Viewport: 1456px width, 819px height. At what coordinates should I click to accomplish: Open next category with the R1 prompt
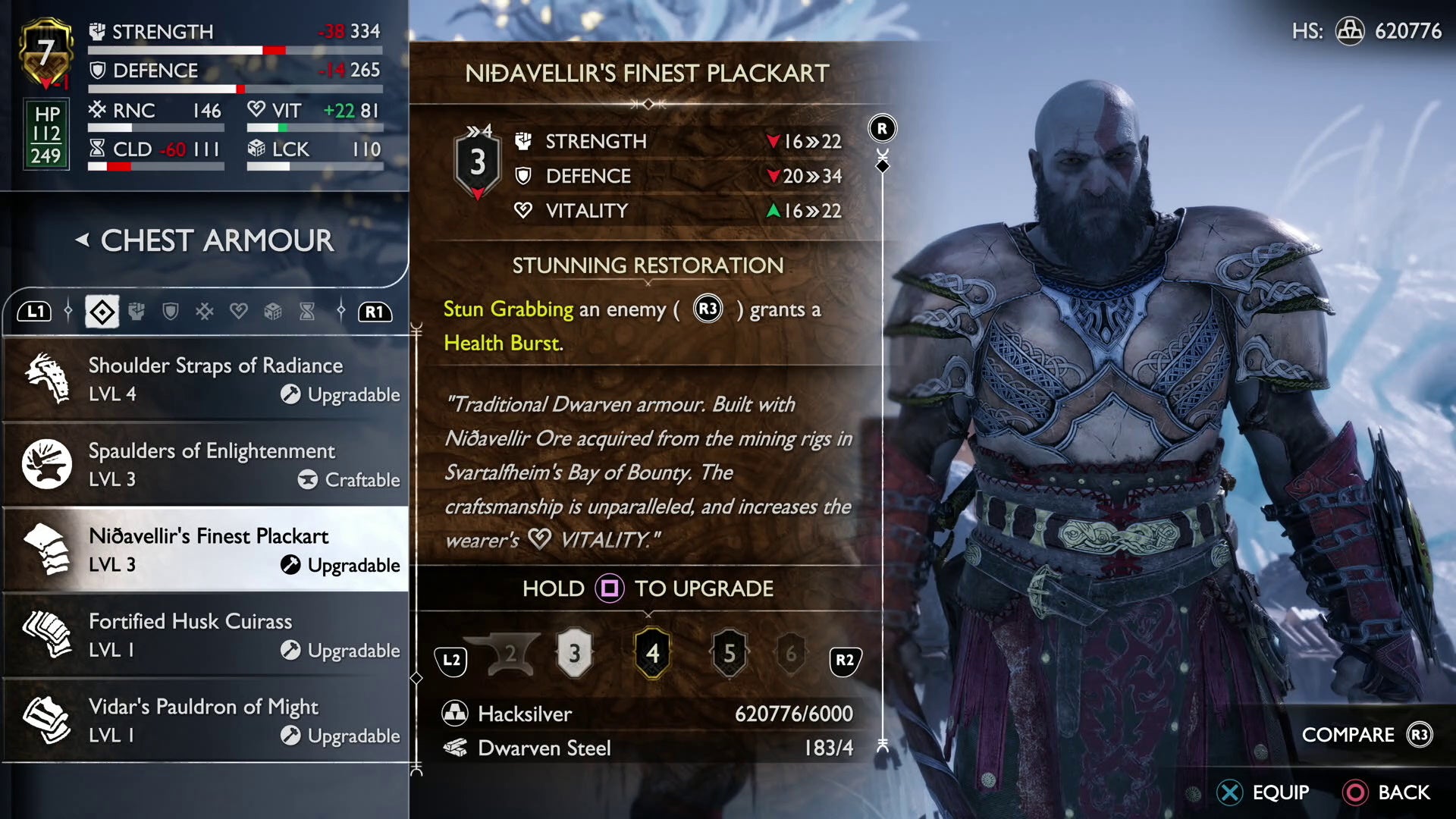pyautogui.click(x=377, y=312)
